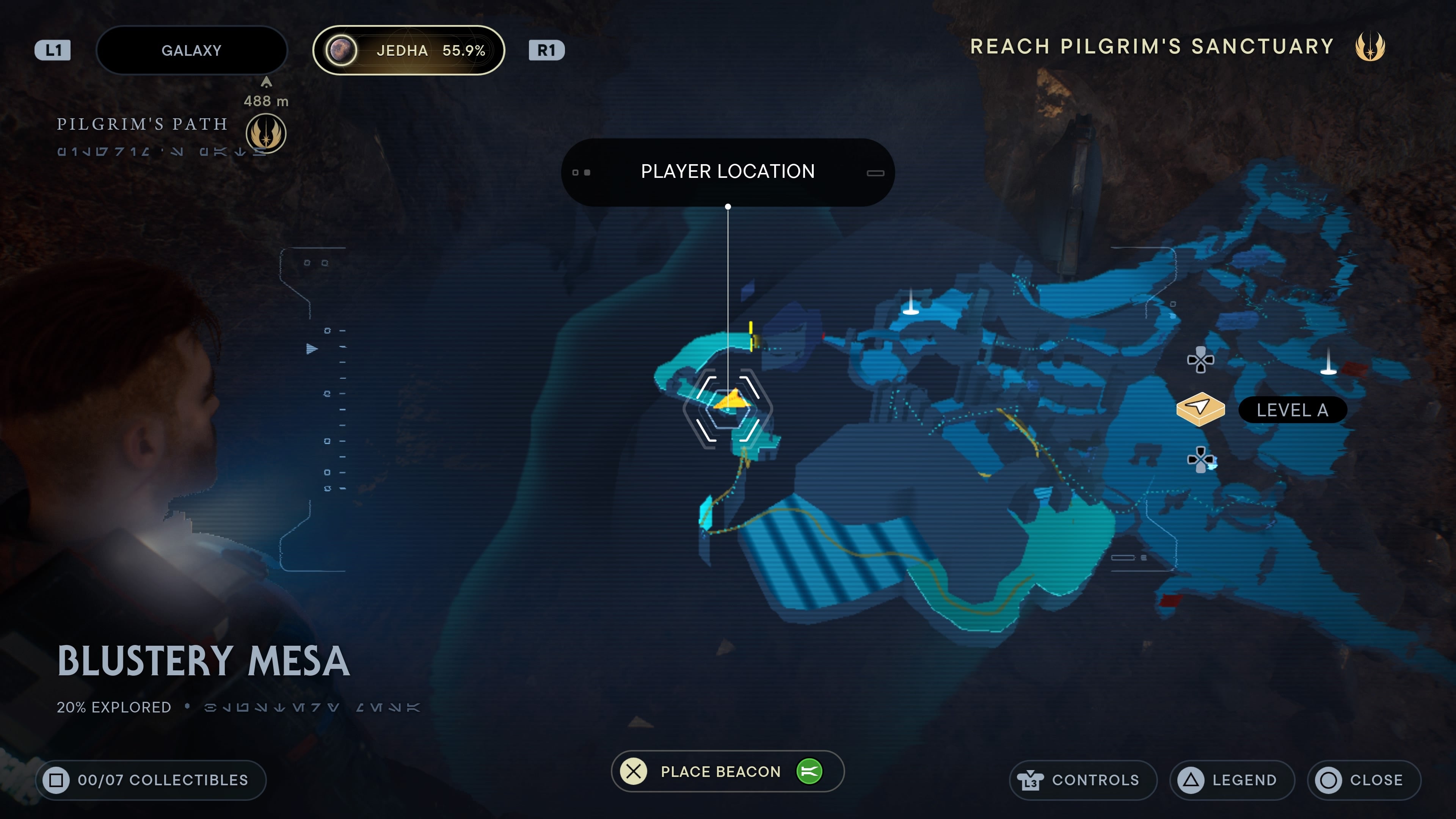
Task: Switch to the Galaxy map tab
Action: [191, 50]
